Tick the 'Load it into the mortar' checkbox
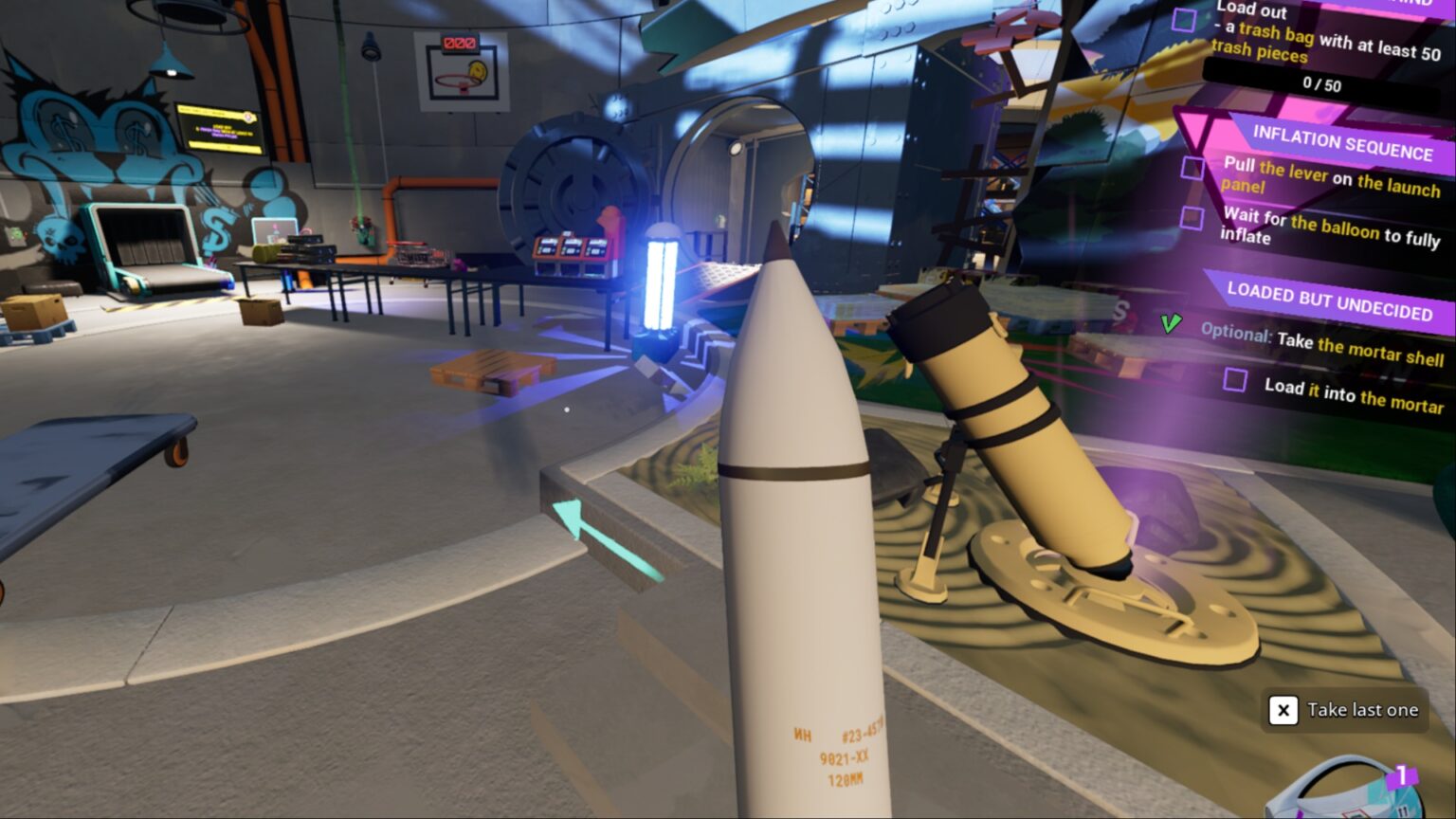The width and height of the screenshot is (1456, 819). (1235, 380)
